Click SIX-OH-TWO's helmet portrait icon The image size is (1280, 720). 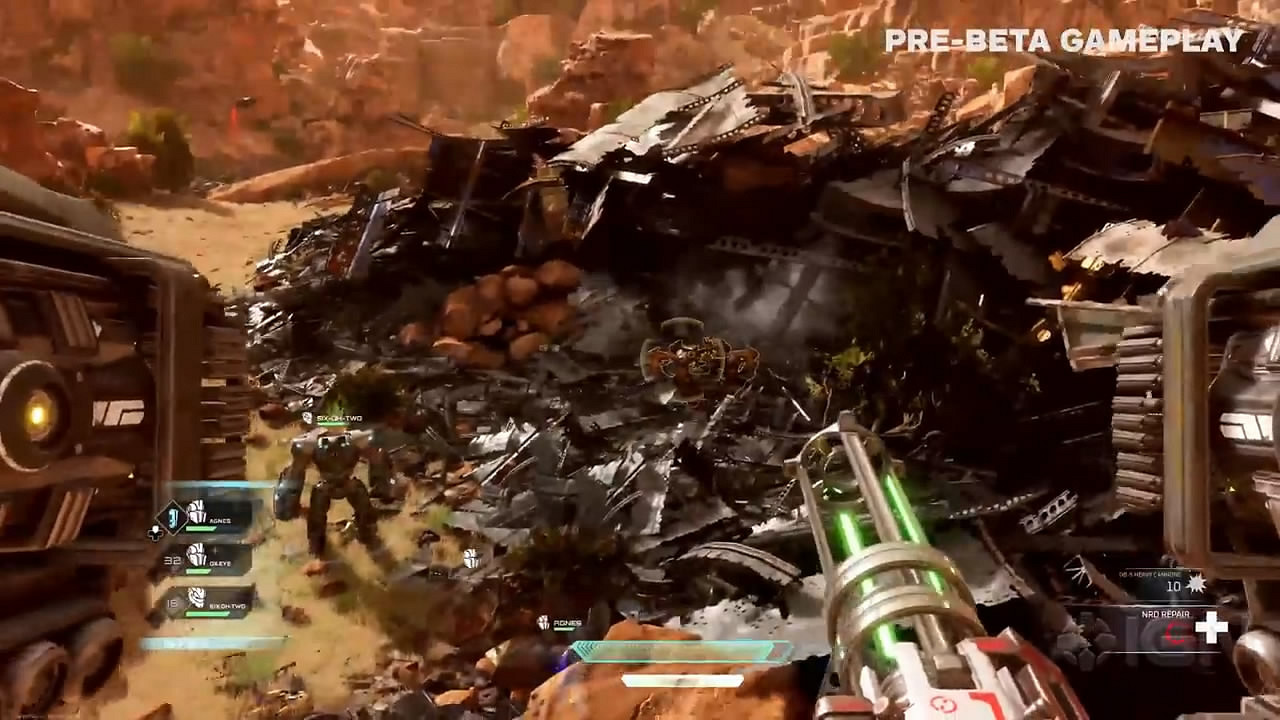196,598
